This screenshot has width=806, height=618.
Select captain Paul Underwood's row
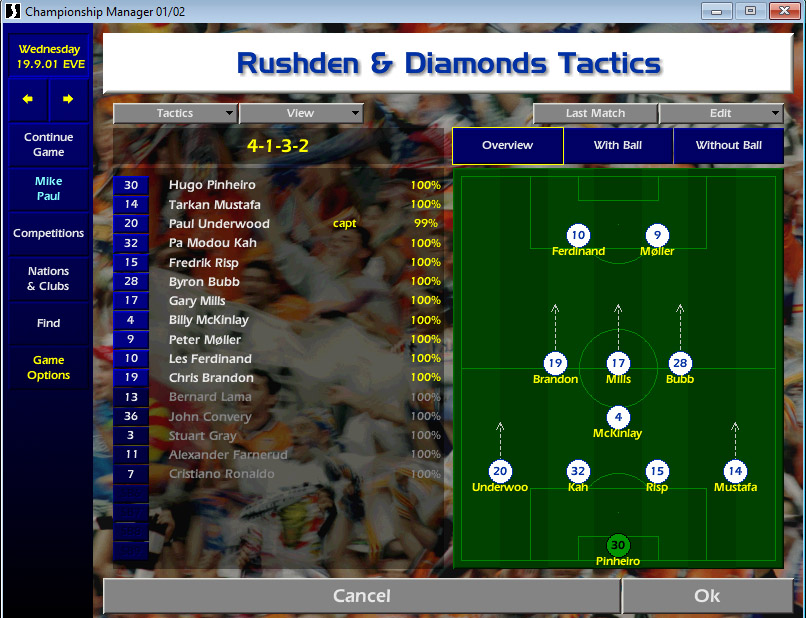[219, 224]
